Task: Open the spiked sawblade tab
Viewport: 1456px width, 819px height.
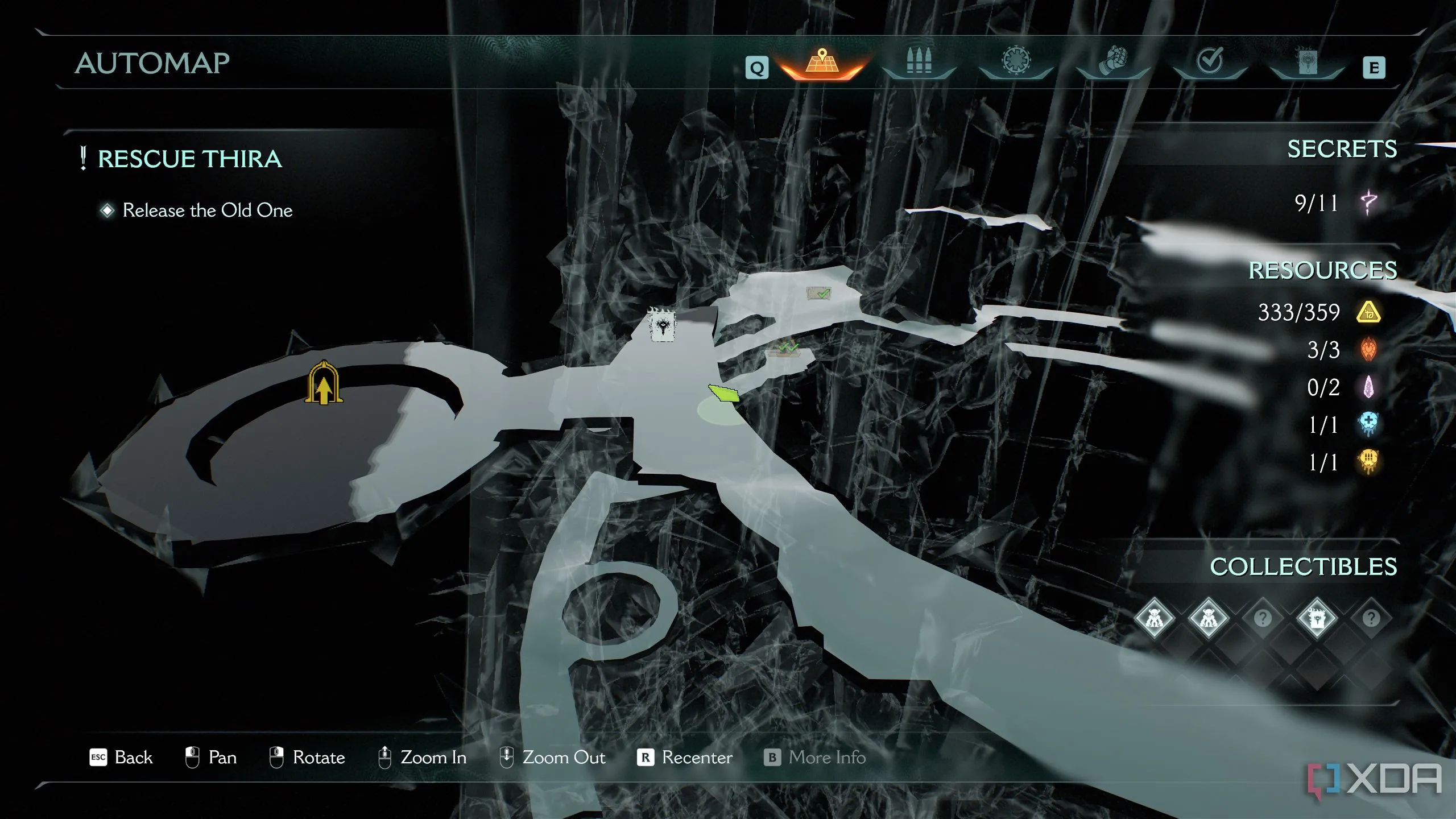Action: 1016,61
